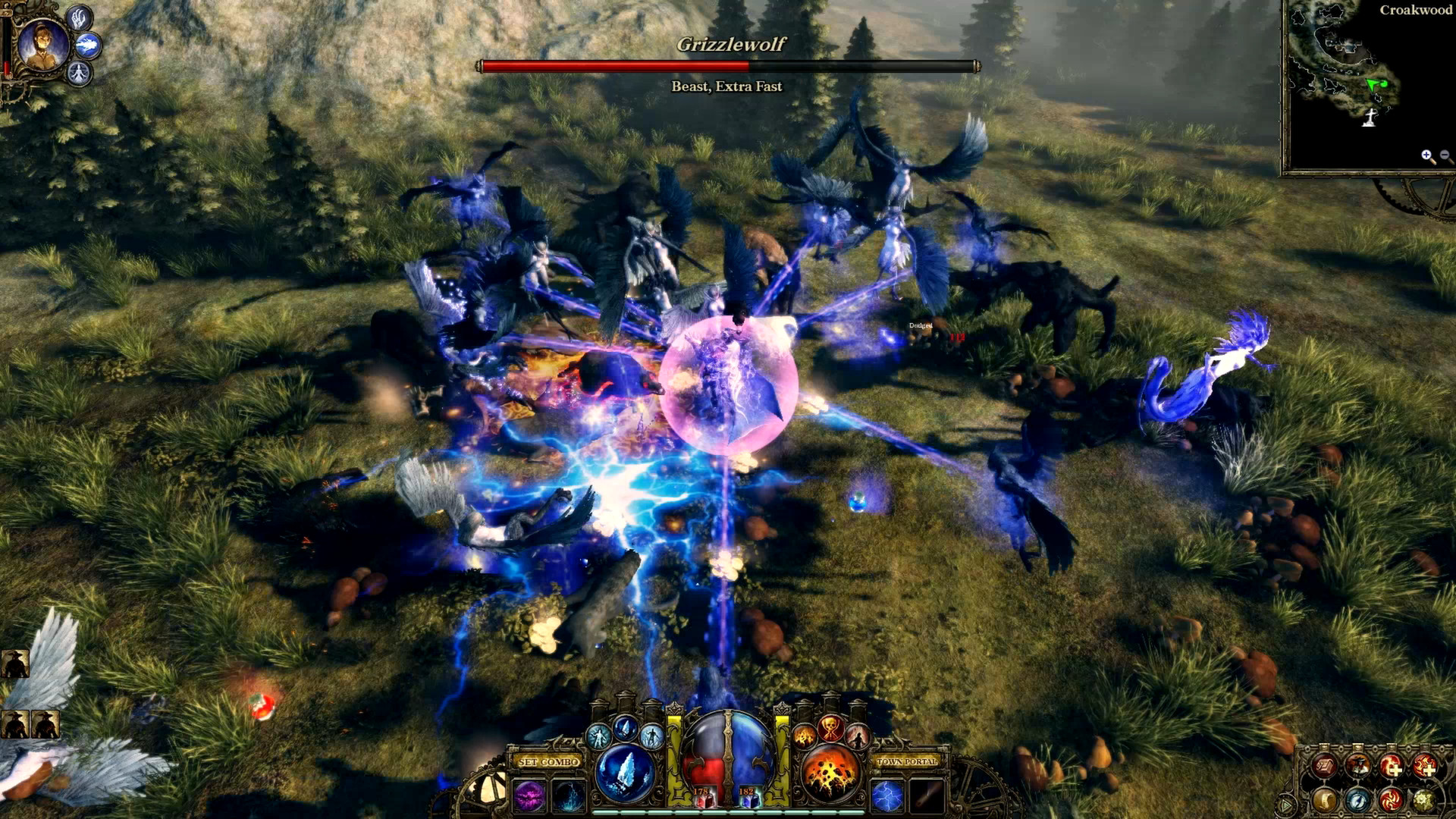
Task: Toggle the spirit form companion stance
Action: [x=79, y=73]
